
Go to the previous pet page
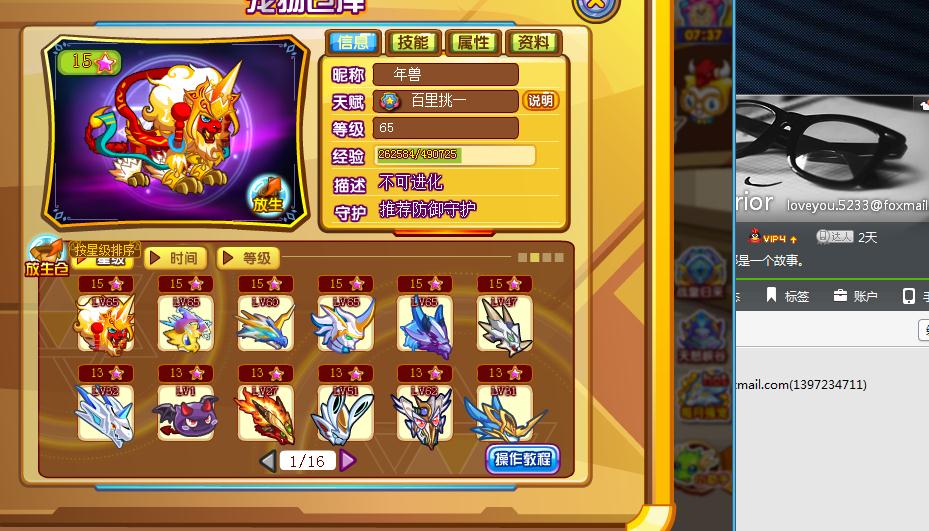[x=267, y=461]
